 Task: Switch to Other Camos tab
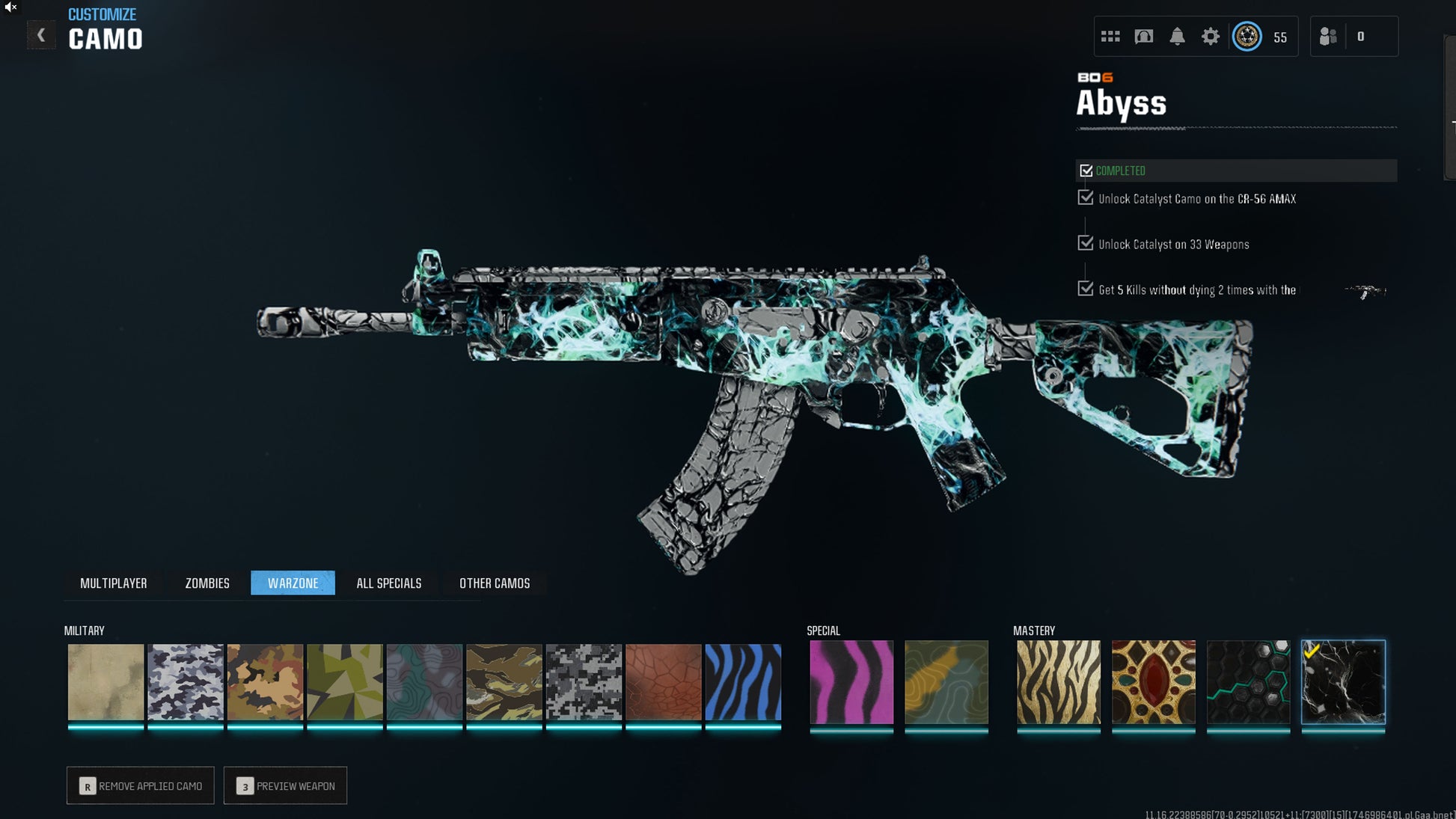tap(495, 583)
